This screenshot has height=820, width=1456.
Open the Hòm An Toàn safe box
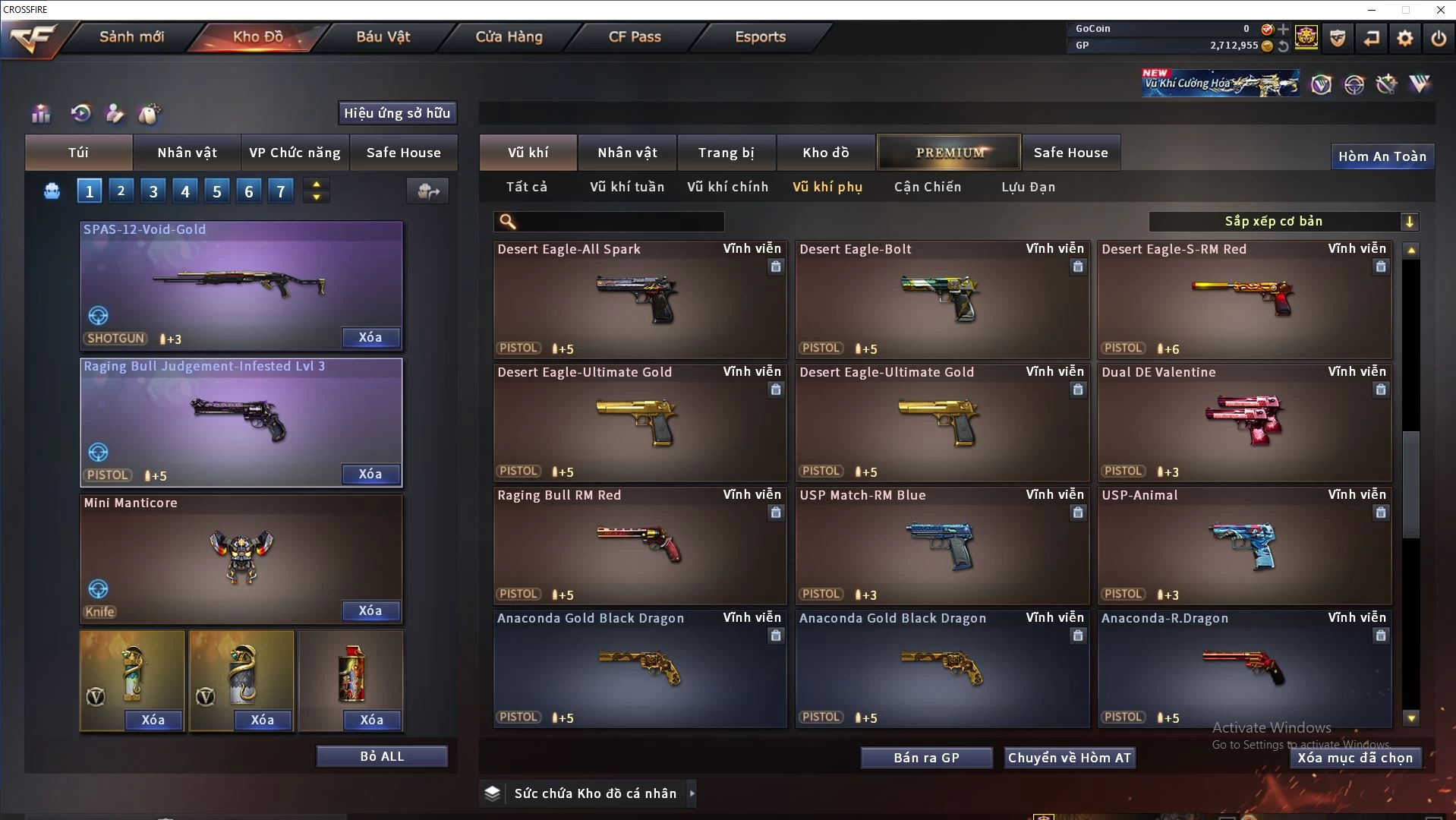point(1382,156)
